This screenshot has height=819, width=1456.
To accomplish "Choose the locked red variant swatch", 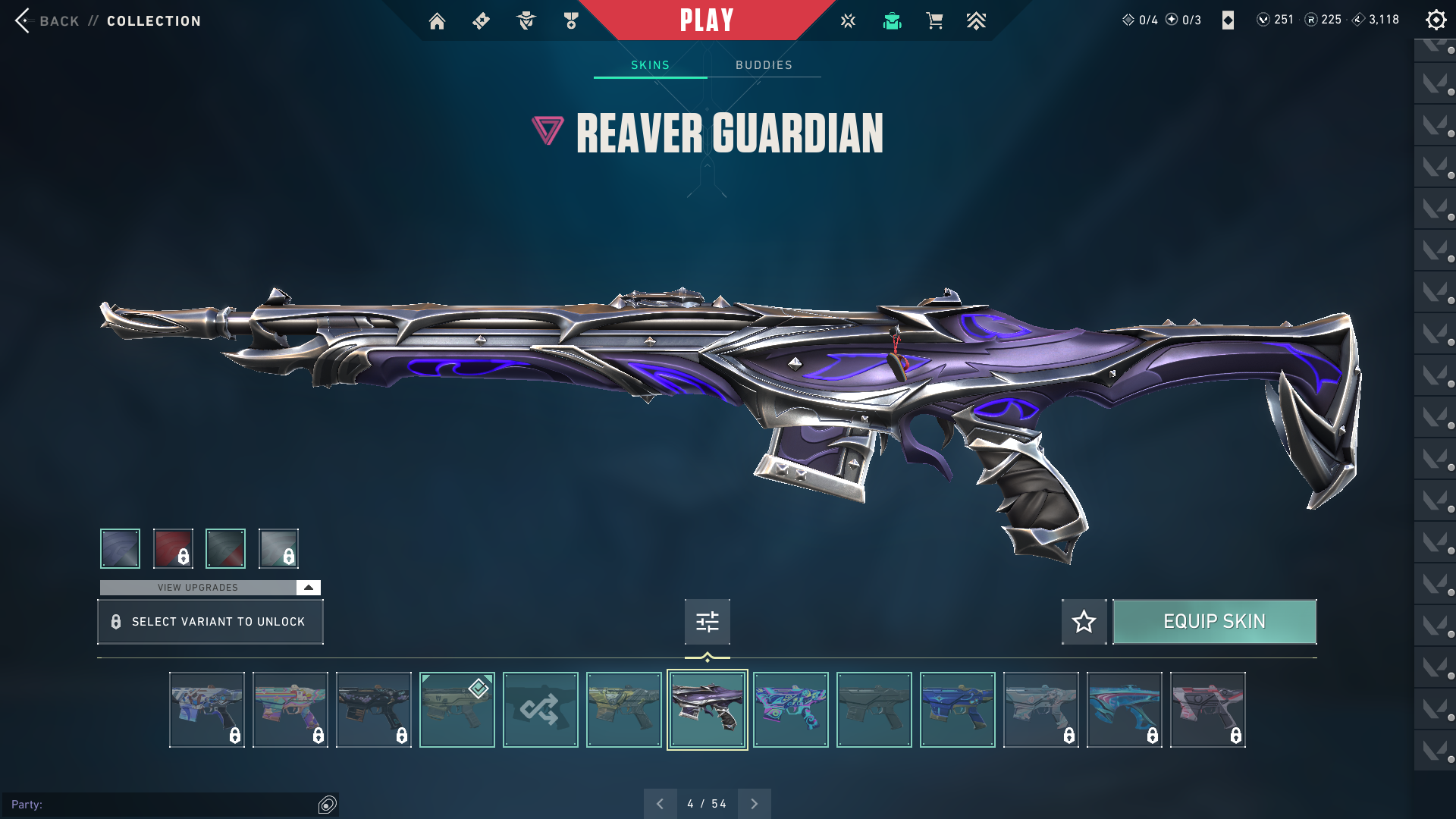I will pos(173,548).
